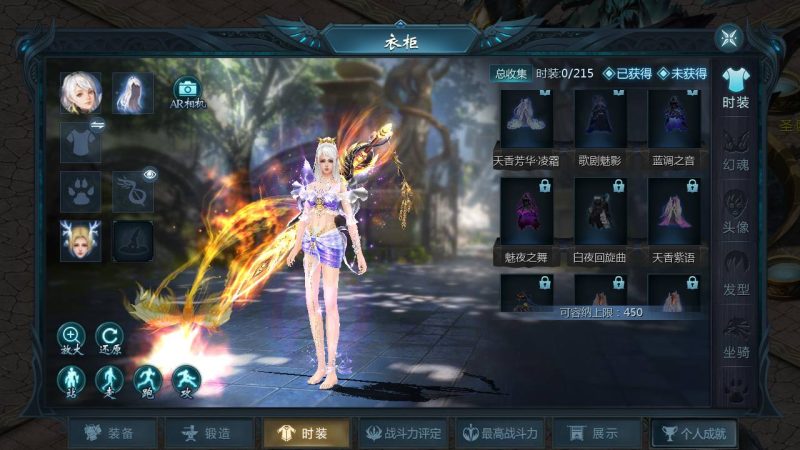
Task: Open the 总收集 collection summary
Action: [509, 73]
